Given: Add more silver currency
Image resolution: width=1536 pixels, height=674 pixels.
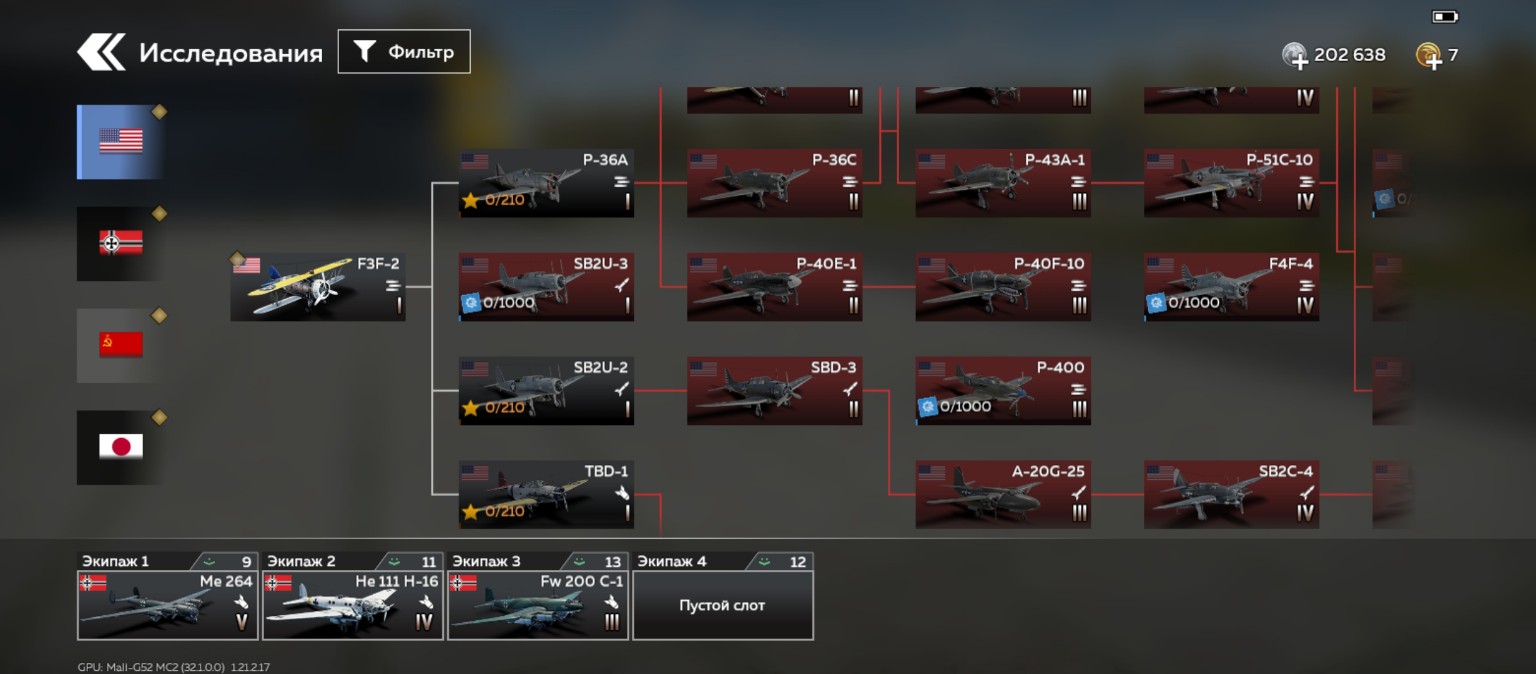Looking at the screenshot, I should tap(1295, 56).
